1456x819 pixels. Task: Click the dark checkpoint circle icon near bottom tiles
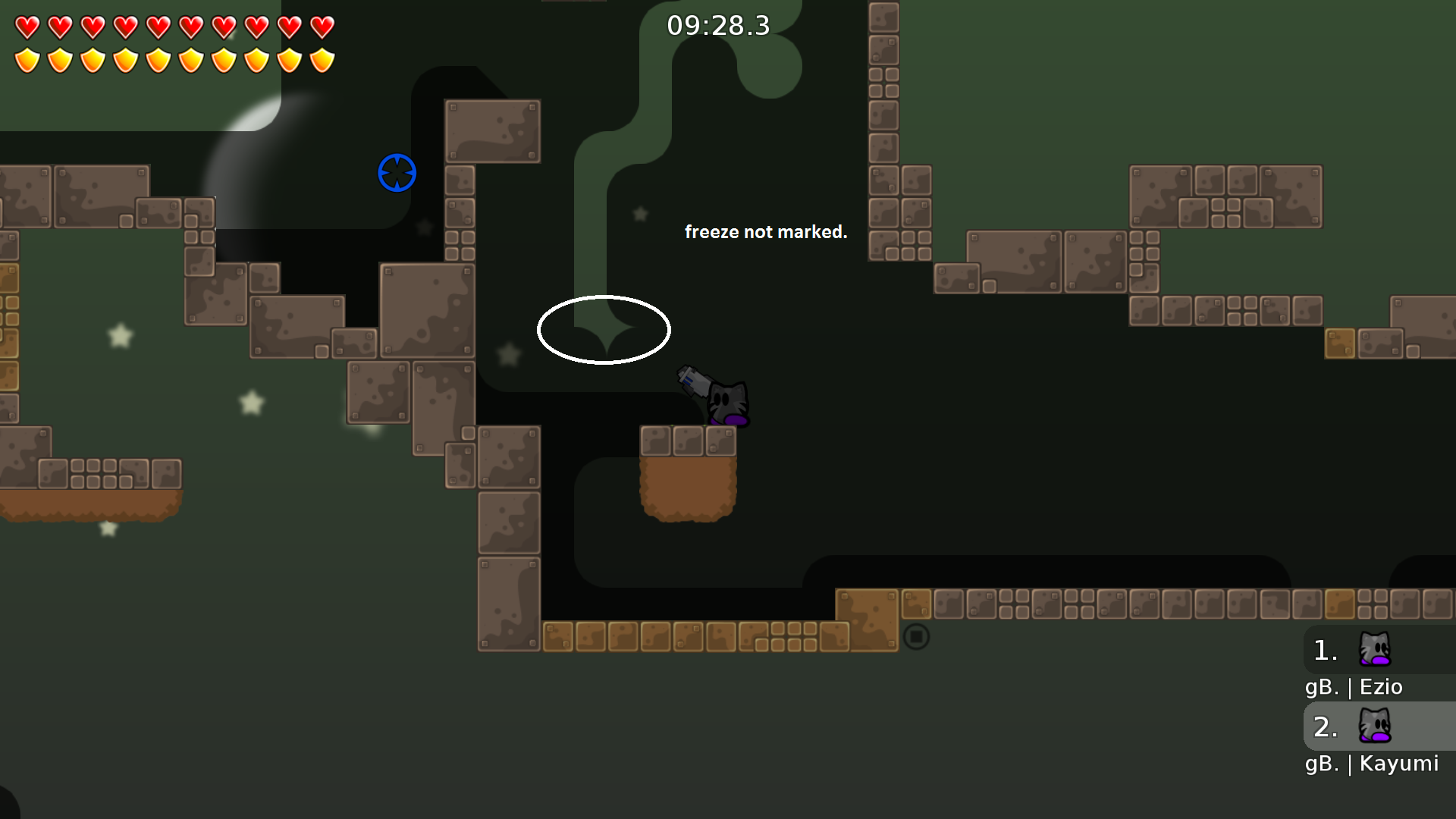tap(917, 636)
